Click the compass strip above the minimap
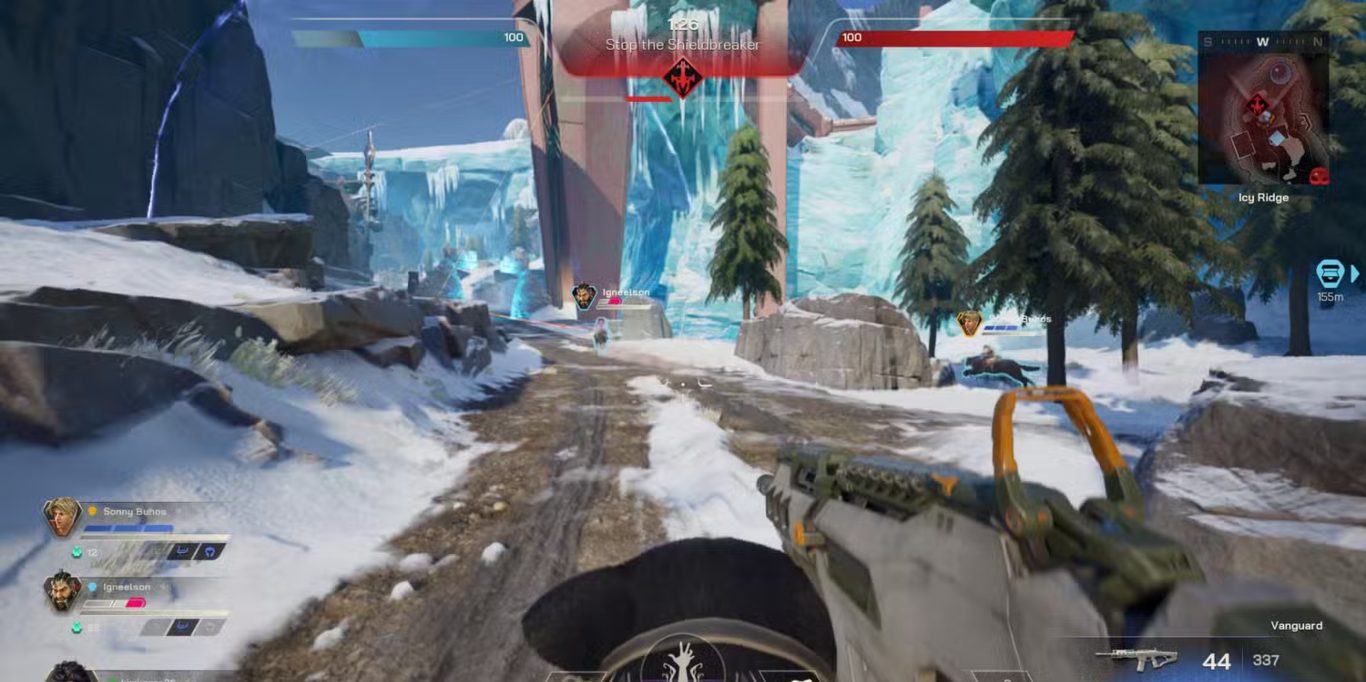The width and height of the screenshot is (1366, 682). [x=1263, y=42]
